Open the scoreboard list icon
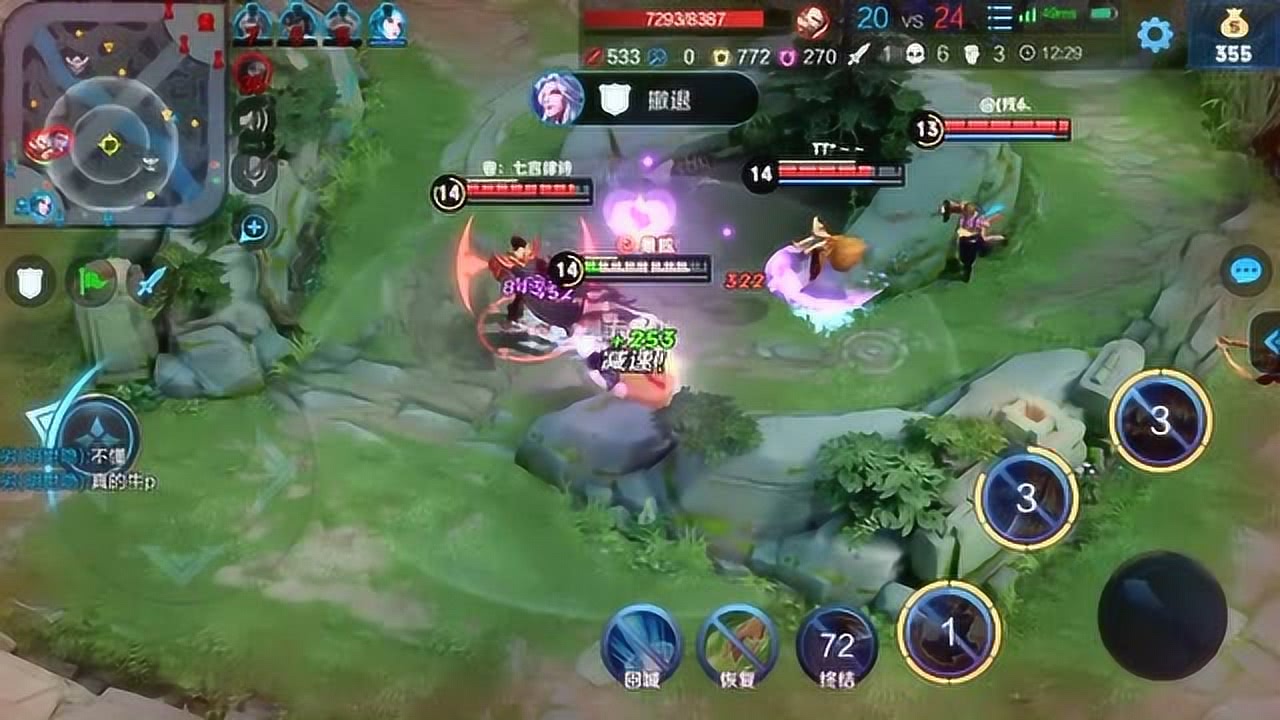Viewport: 1280px width, 720px height. 999,18
